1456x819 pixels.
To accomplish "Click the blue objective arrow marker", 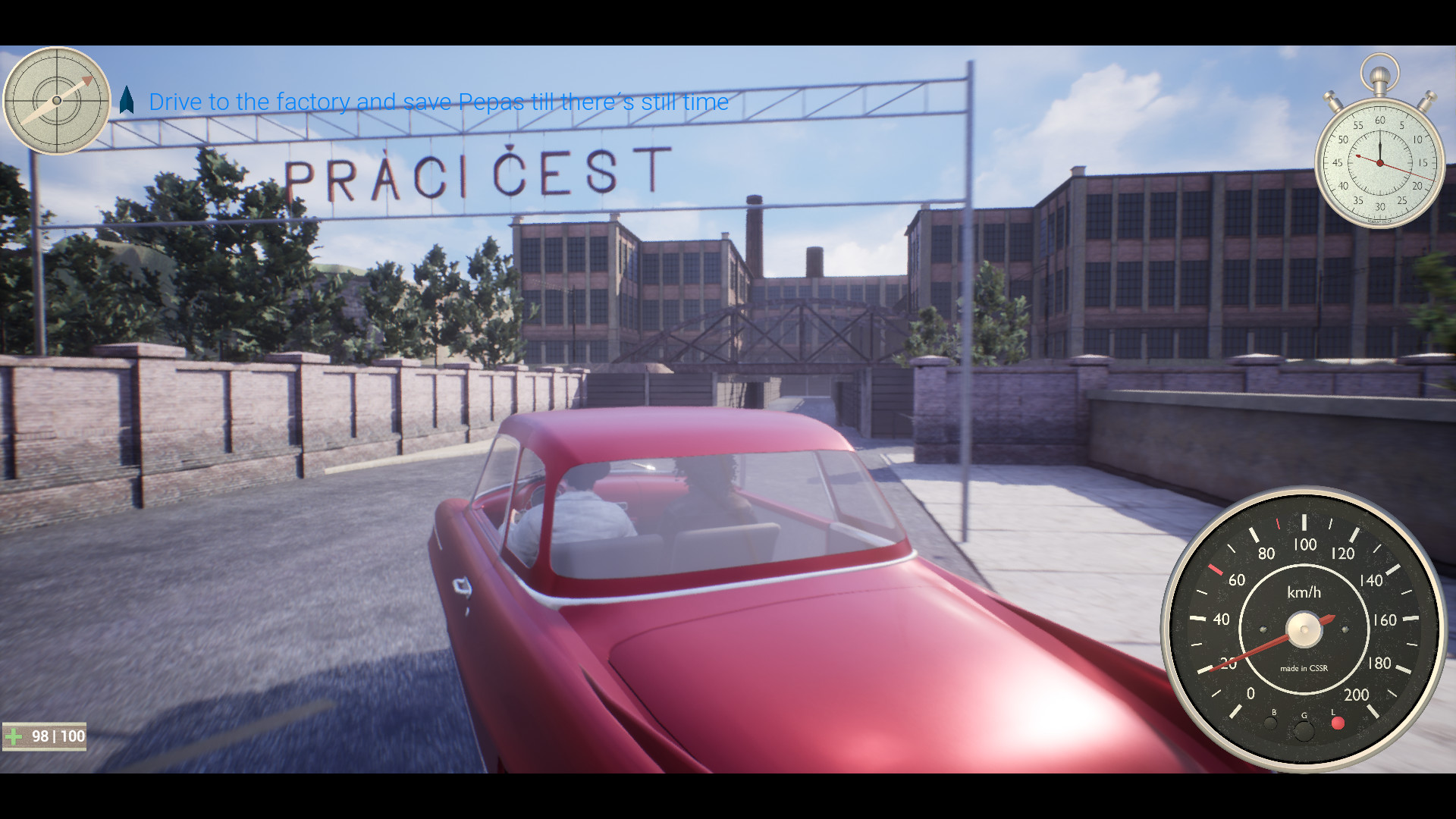I will (x=127, y=99).
